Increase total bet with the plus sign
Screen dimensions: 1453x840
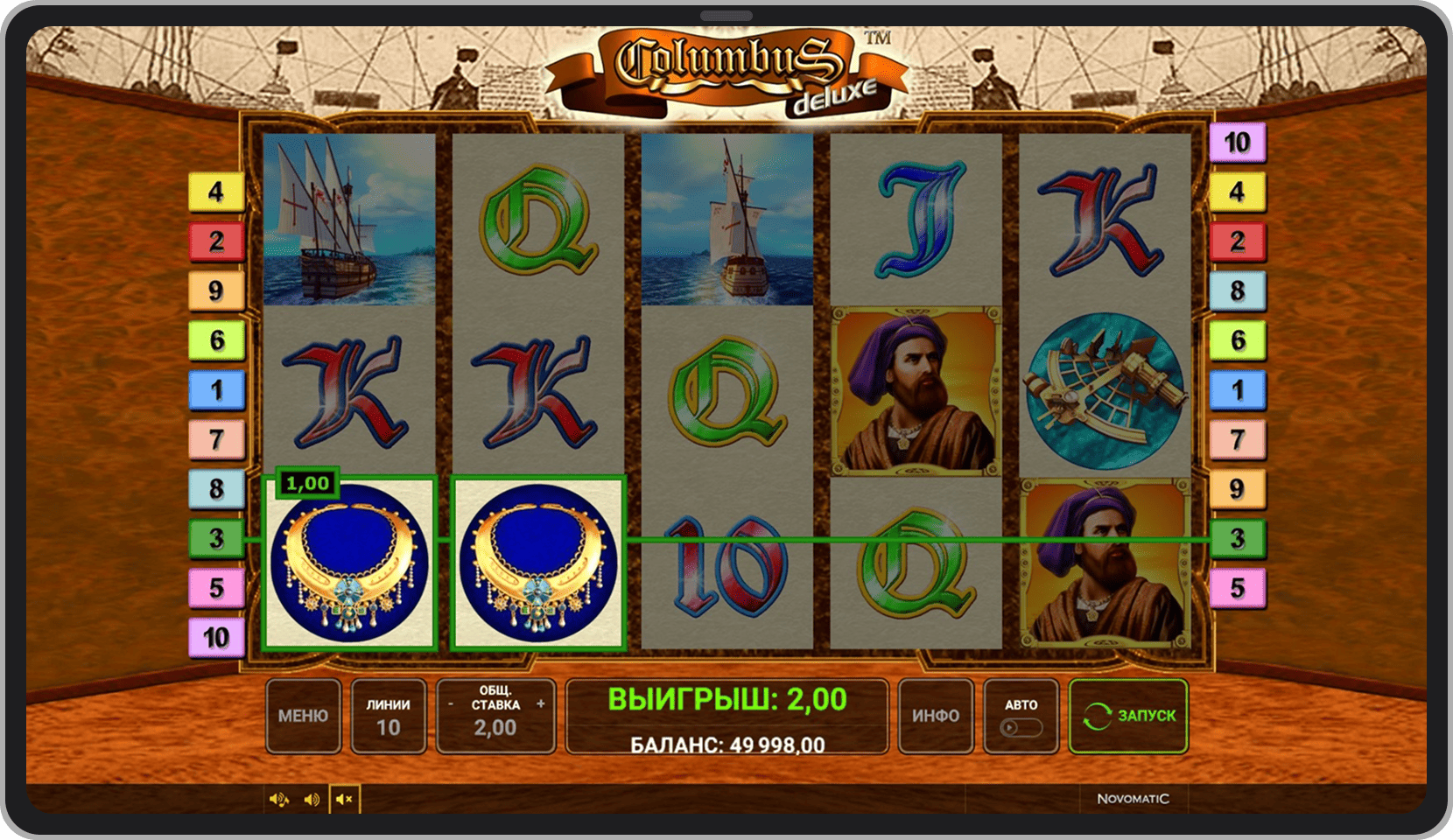541,703
